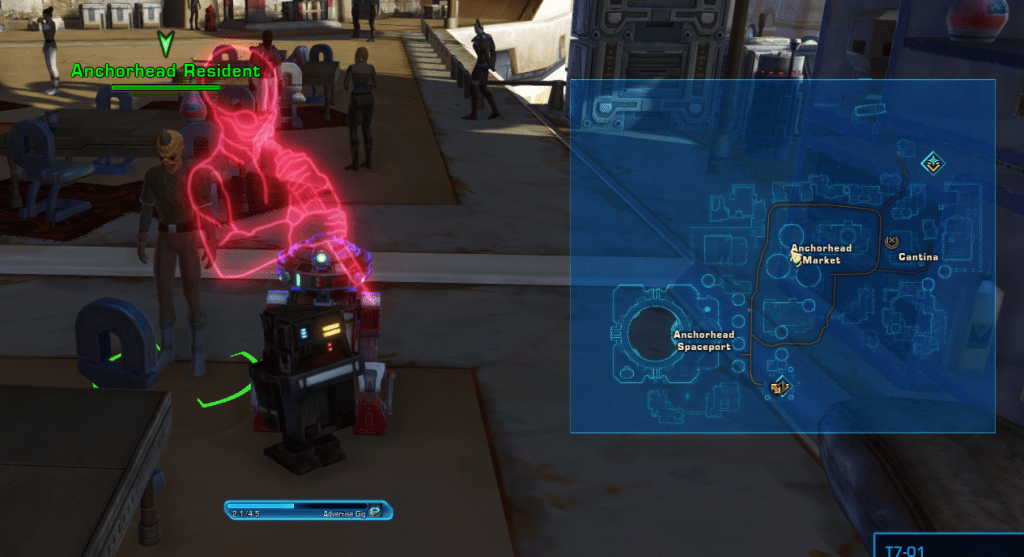The width and height of the screenshot is (1024, 557).
Task: Open the T7-01 companion panel
Action: [948, 547]
